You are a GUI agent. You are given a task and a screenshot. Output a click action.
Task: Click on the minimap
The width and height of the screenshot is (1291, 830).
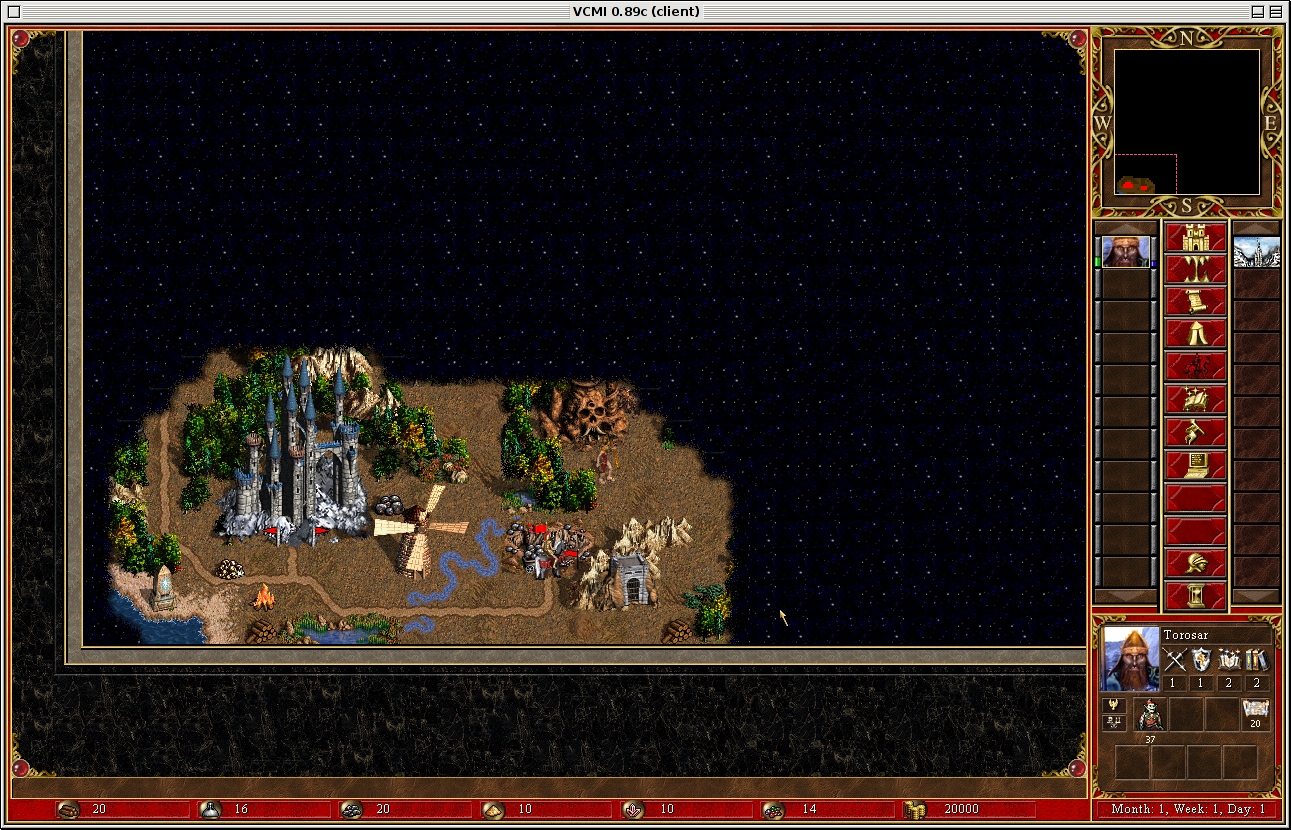[1186, 122]
